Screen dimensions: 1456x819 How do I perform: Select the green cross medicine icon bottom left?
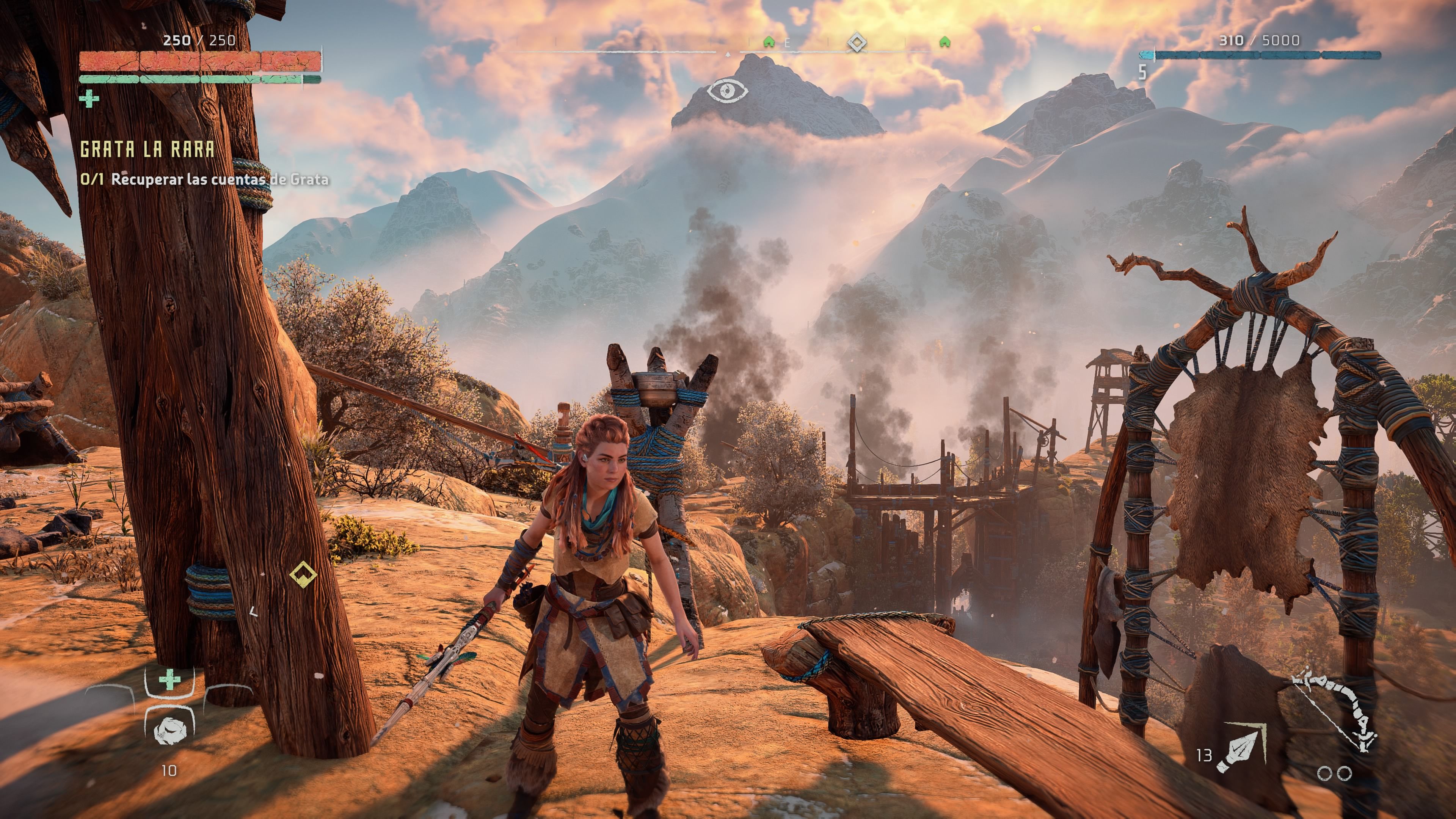point(169,679)
